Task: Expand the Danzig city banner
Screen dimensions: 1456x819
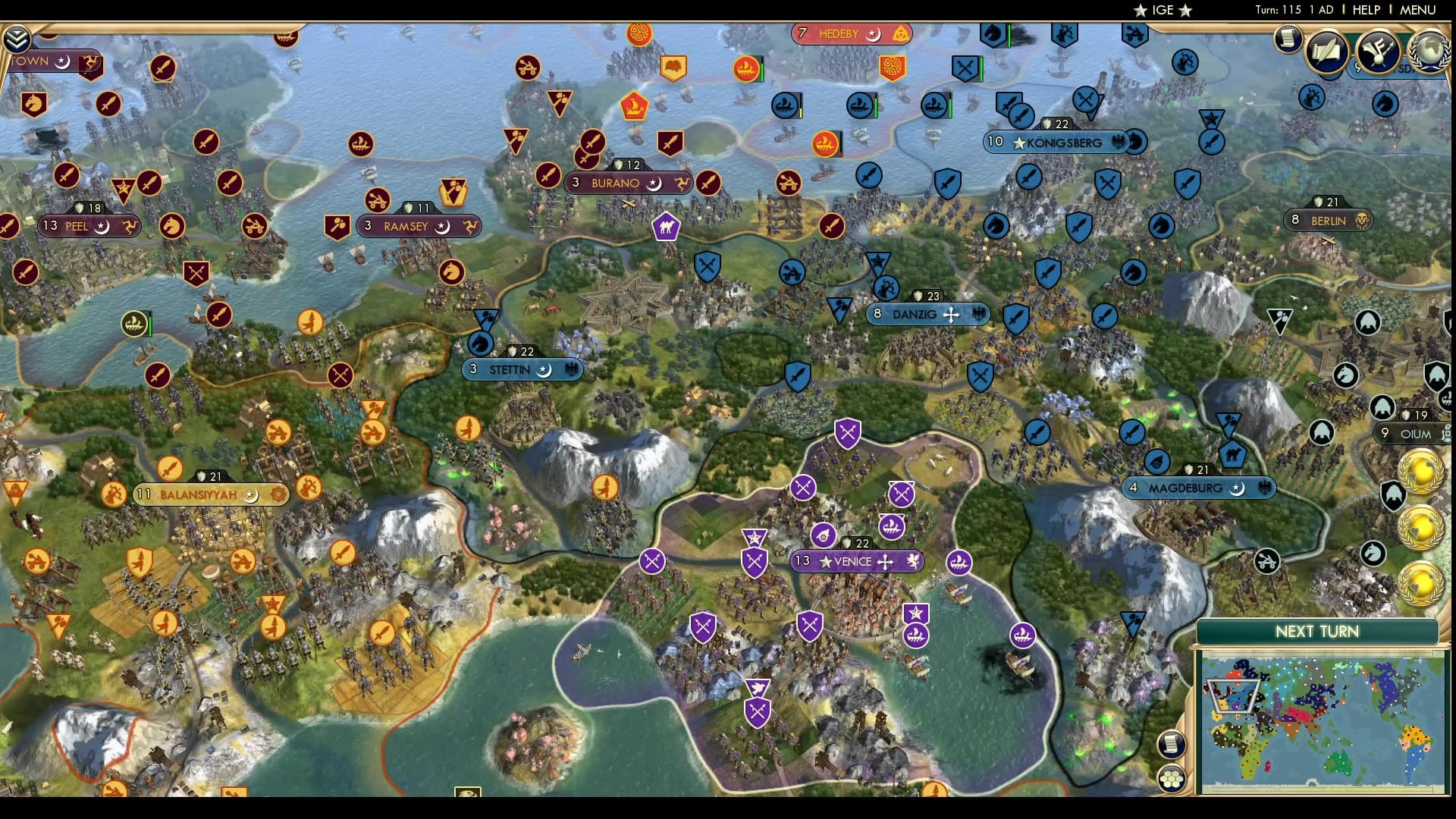Action: [x=927, y=314]
